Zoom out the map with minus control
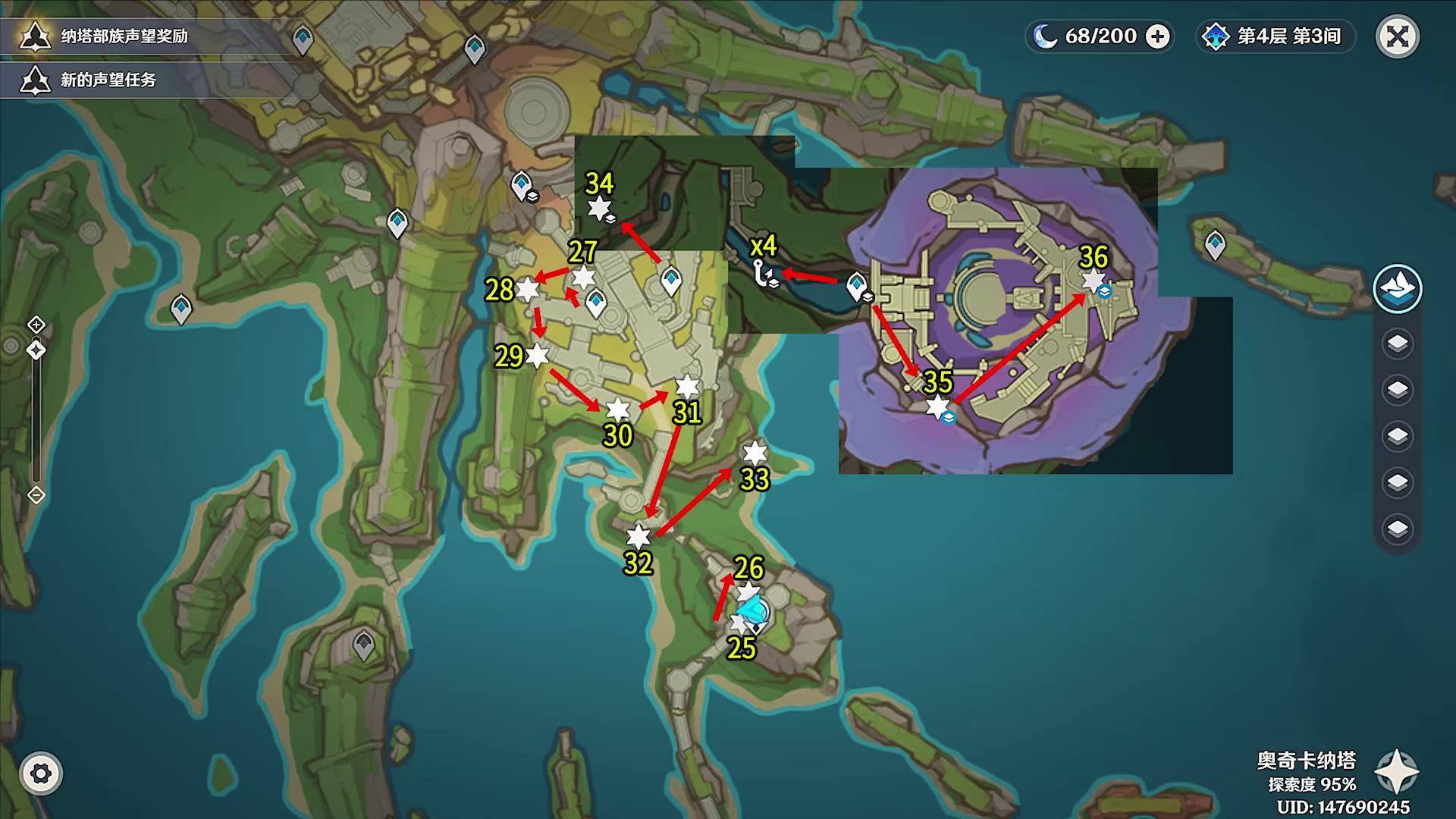 [x=36, y=495]
